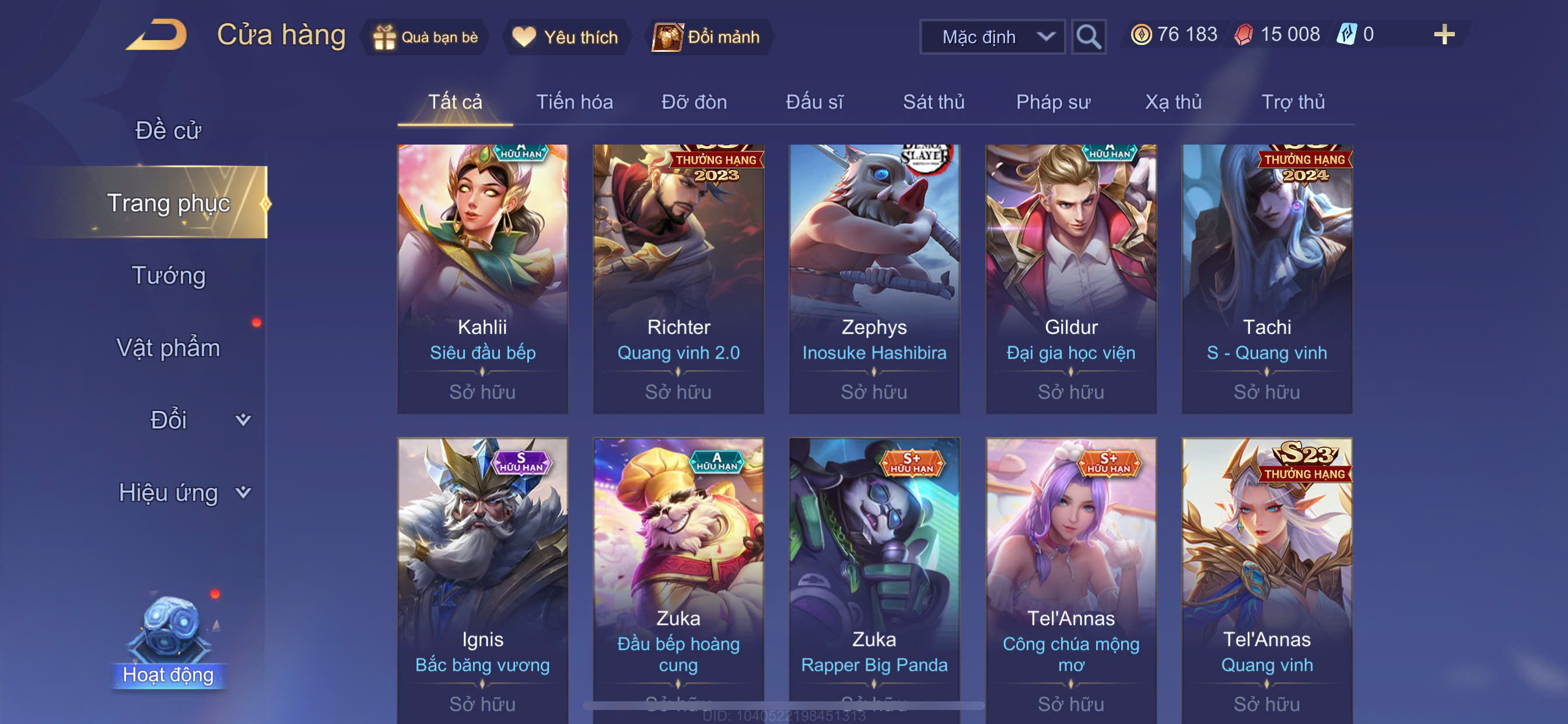The height and width of the screenshot is (724, 1568).
Task: Open the Vật phẩm items section
Action: tap(168, 348)
